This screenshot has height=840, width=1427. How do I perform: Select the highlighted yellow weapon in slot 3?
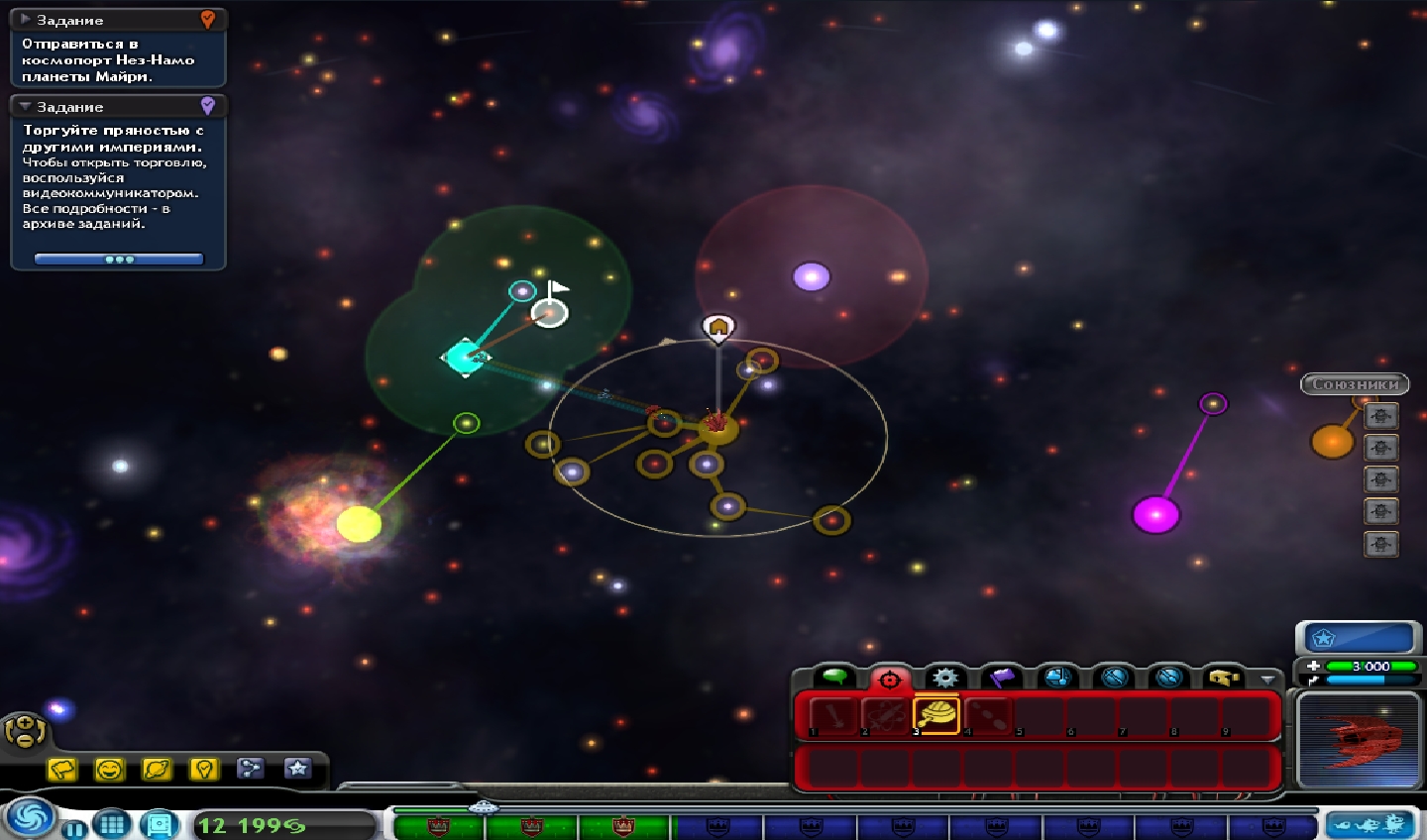tap(936, 714)
